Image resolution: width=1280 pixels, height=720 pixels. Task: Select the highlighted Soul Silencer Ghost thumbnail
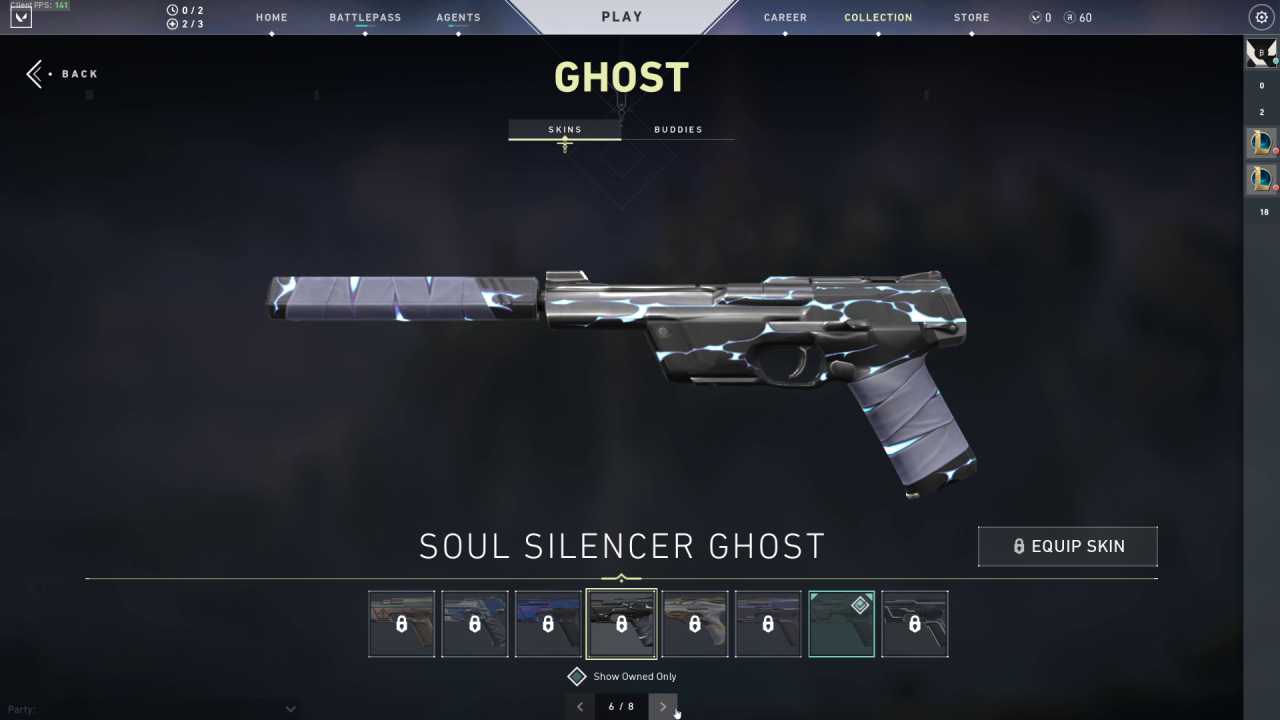[x=621, y=624]
